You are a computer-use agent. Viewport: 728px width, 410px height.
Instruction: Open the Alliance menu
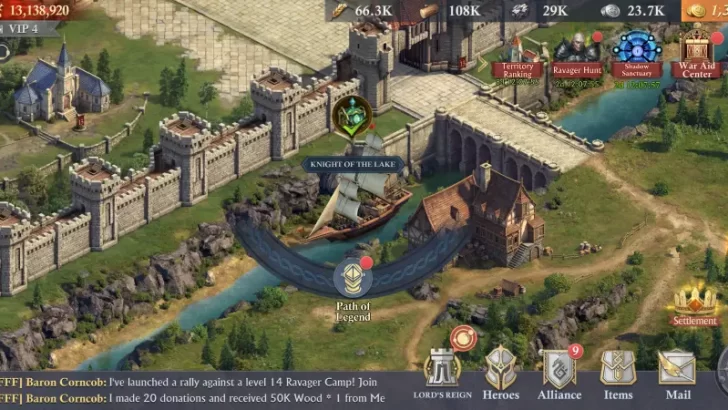pyautogui.click(x=559, y=372)
